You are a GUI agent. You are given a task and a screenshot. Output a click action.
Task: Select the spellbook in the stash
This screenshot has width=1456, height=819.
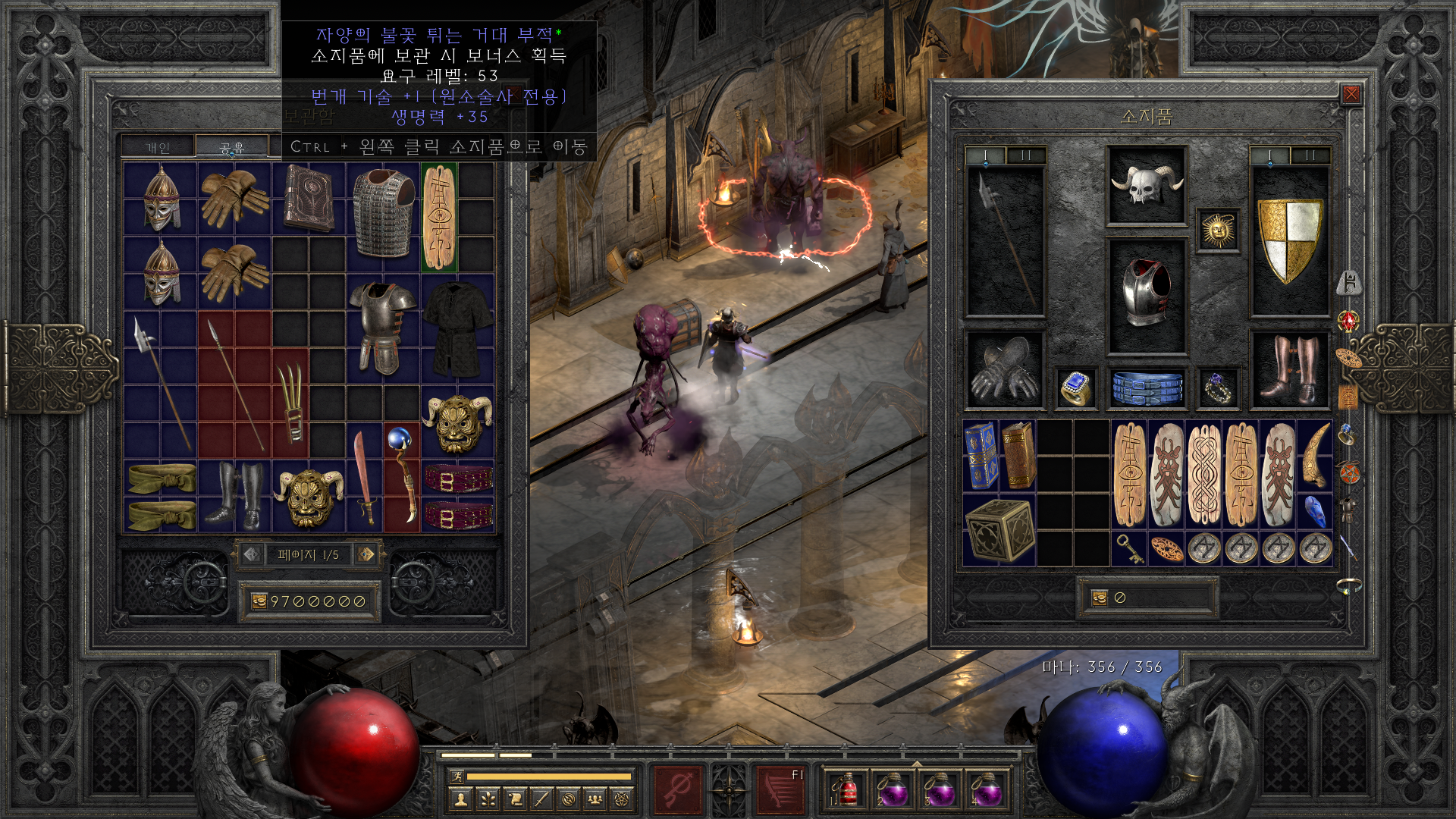pyautogui.click(x=309, y=199)
